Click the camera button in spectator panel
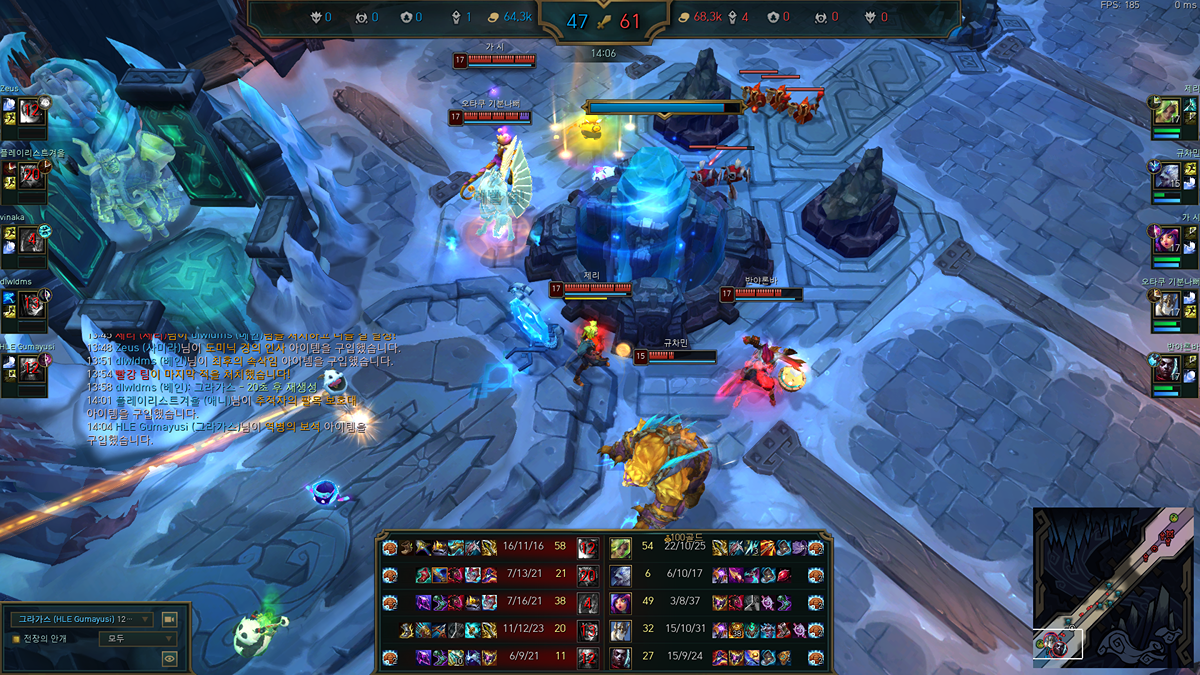Image resolution: width=1200 pixels, height=675 pixels. click(169, 619)
